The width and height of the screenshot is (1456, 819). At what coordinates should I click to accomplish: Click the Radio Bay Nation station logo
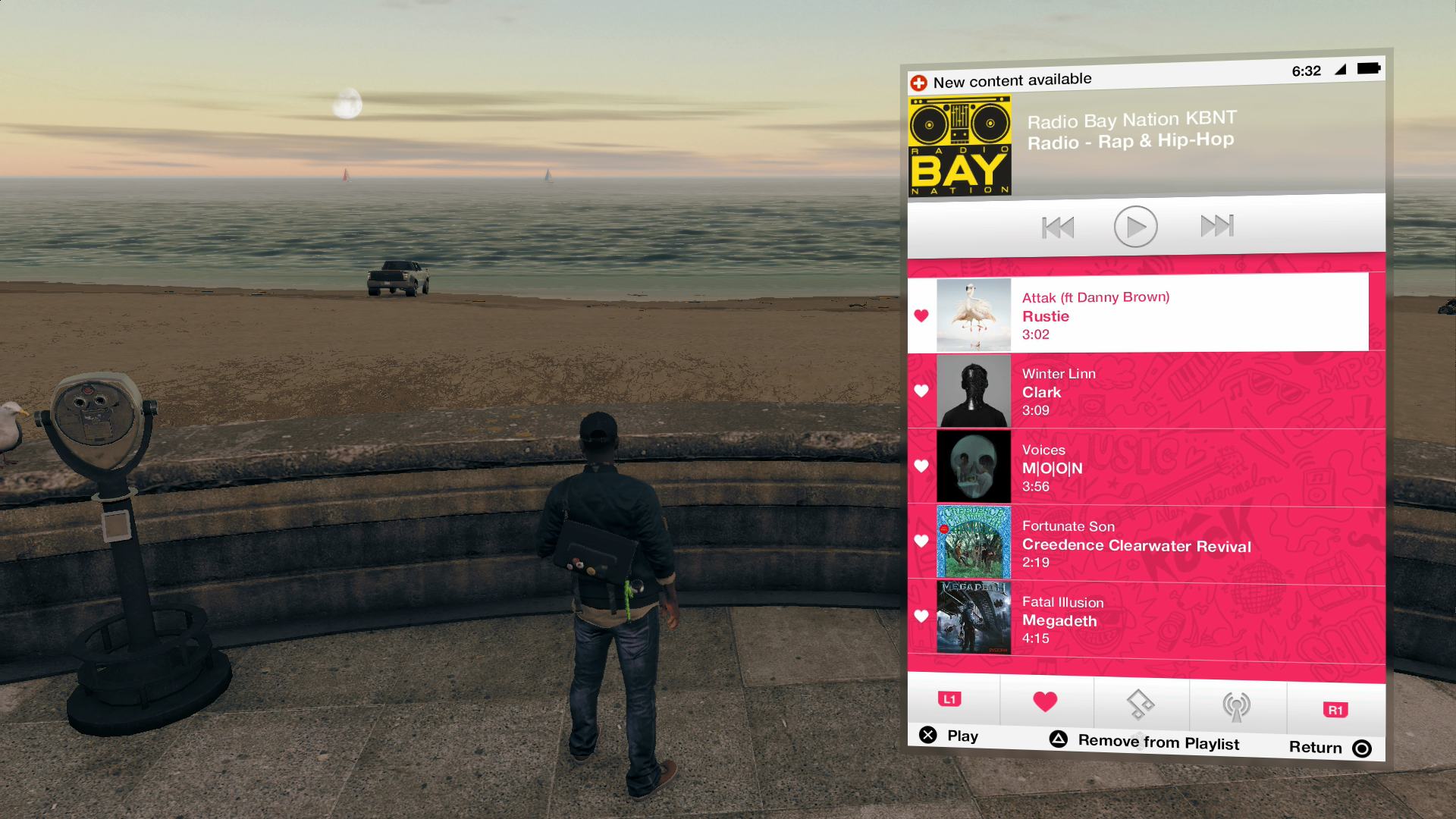pyautogui.click(x=959, y=144)
